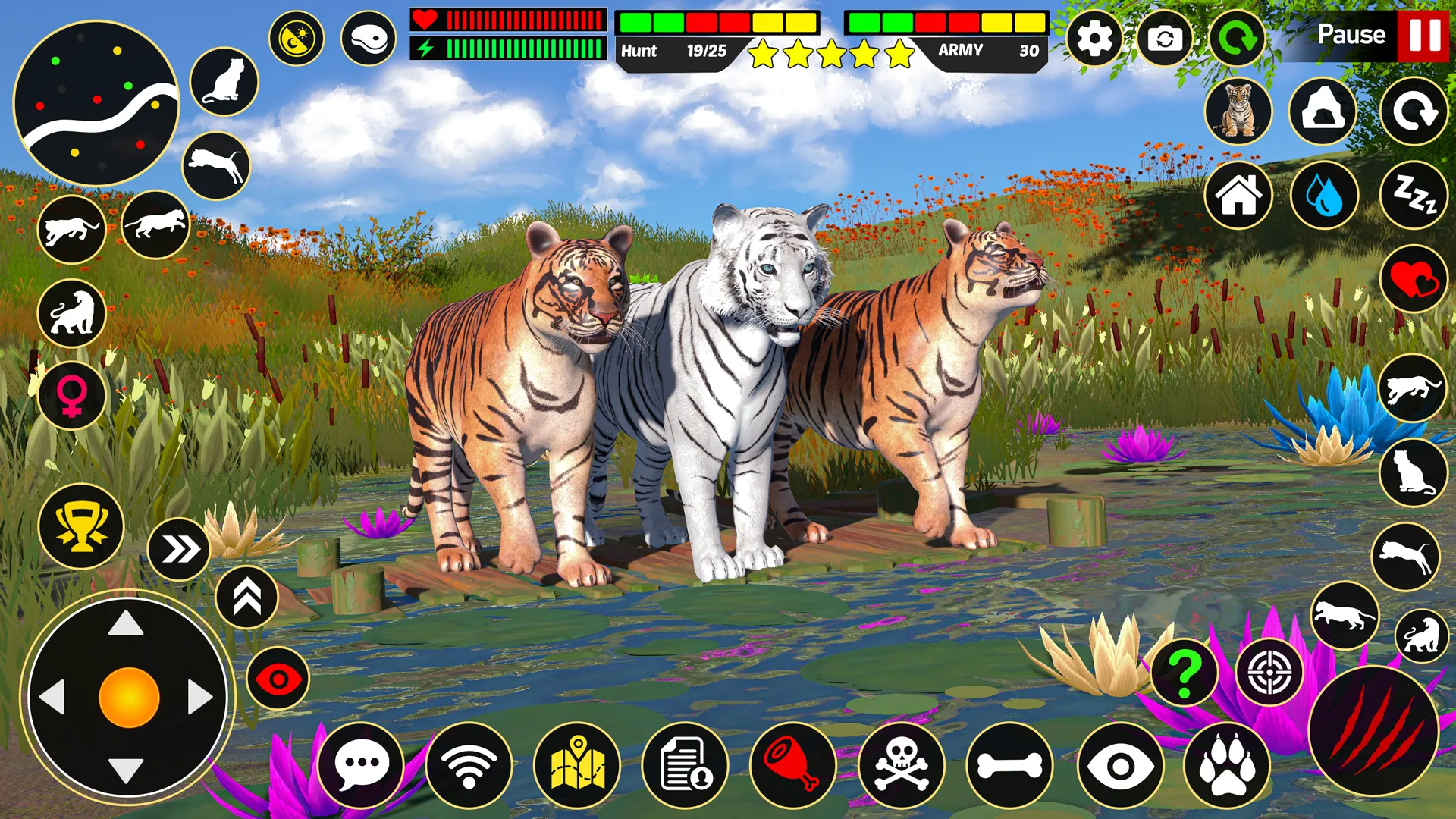
Task: Toggle the female gender symbol
Action: (x=71, y=394)
